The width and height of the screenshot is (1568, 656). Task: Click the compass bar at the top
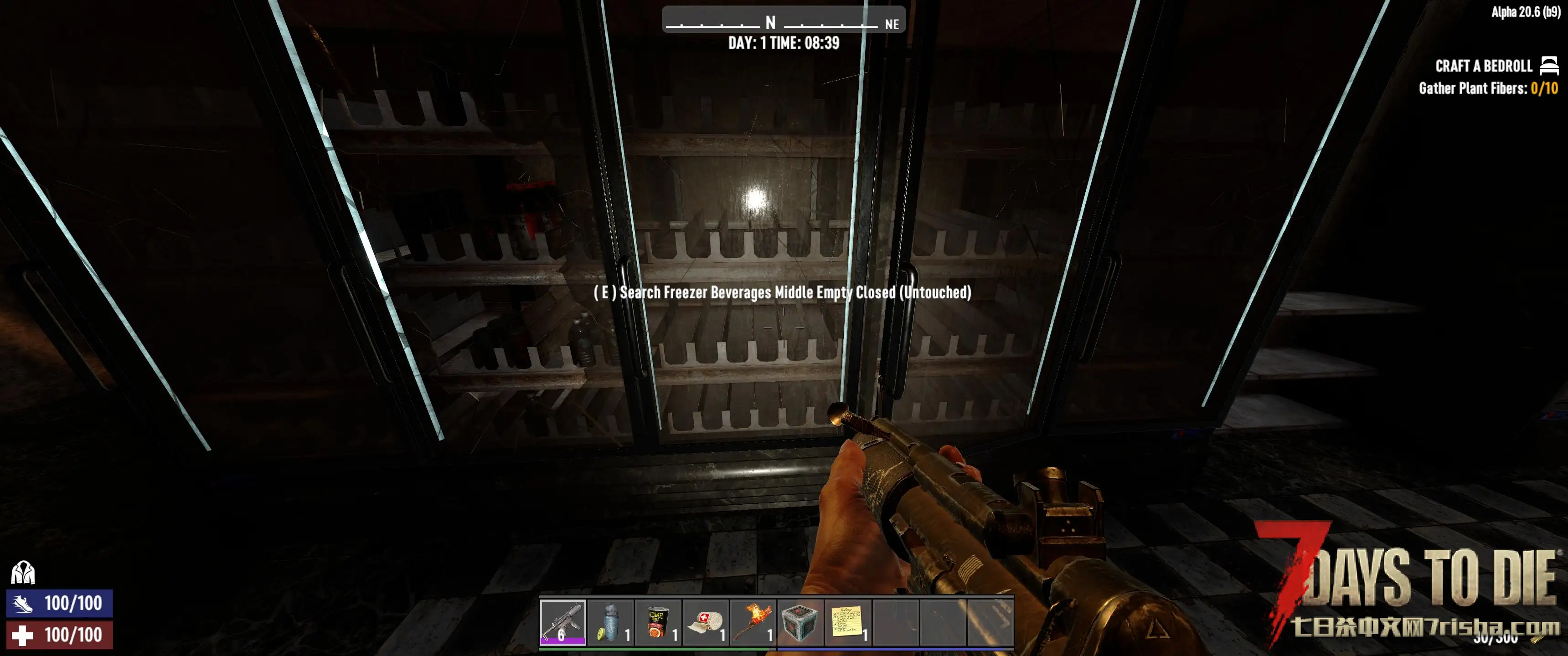pos(784,20)
